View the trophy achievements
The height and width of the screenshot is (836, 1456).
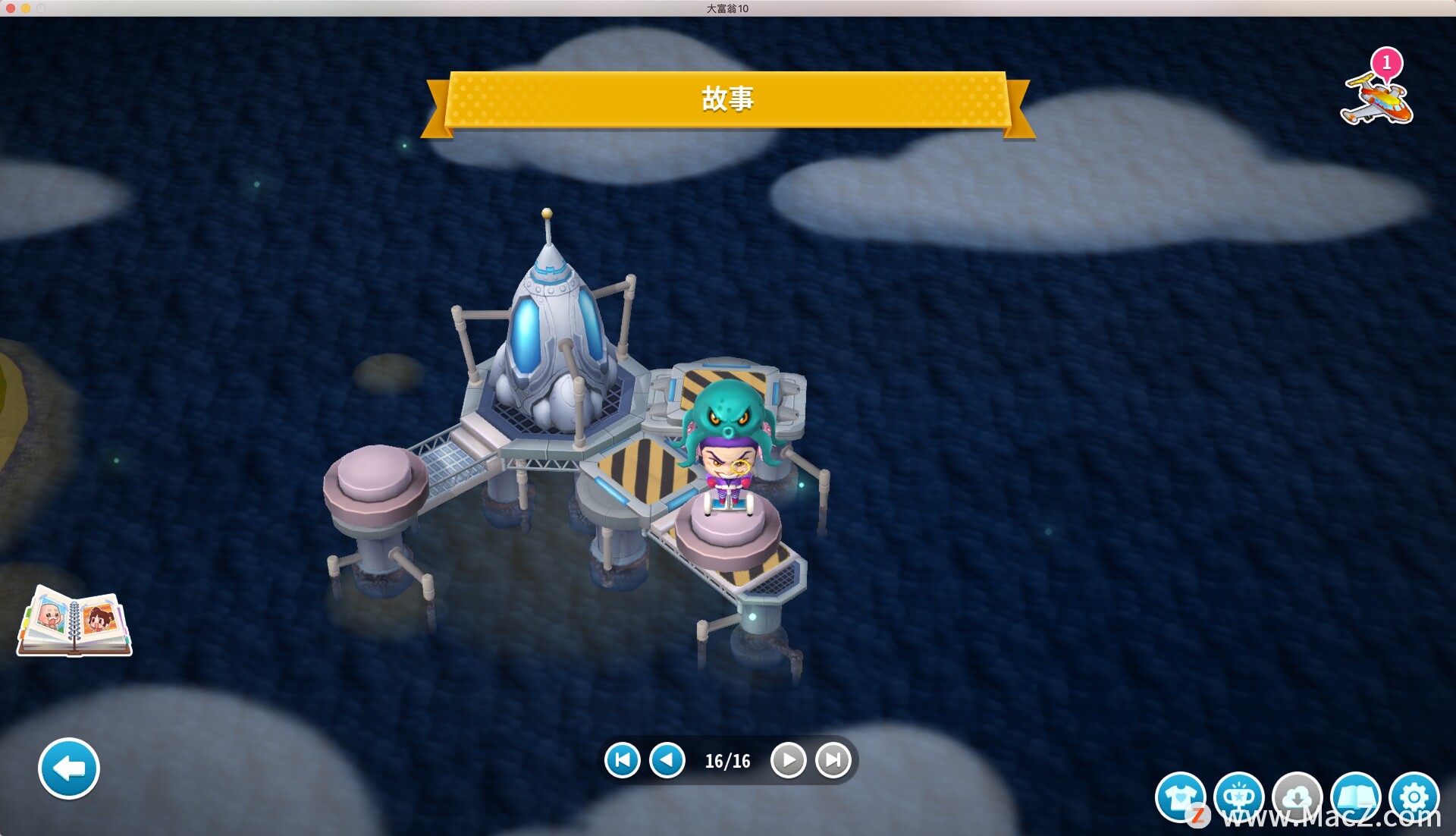(x=1238, y=797)
